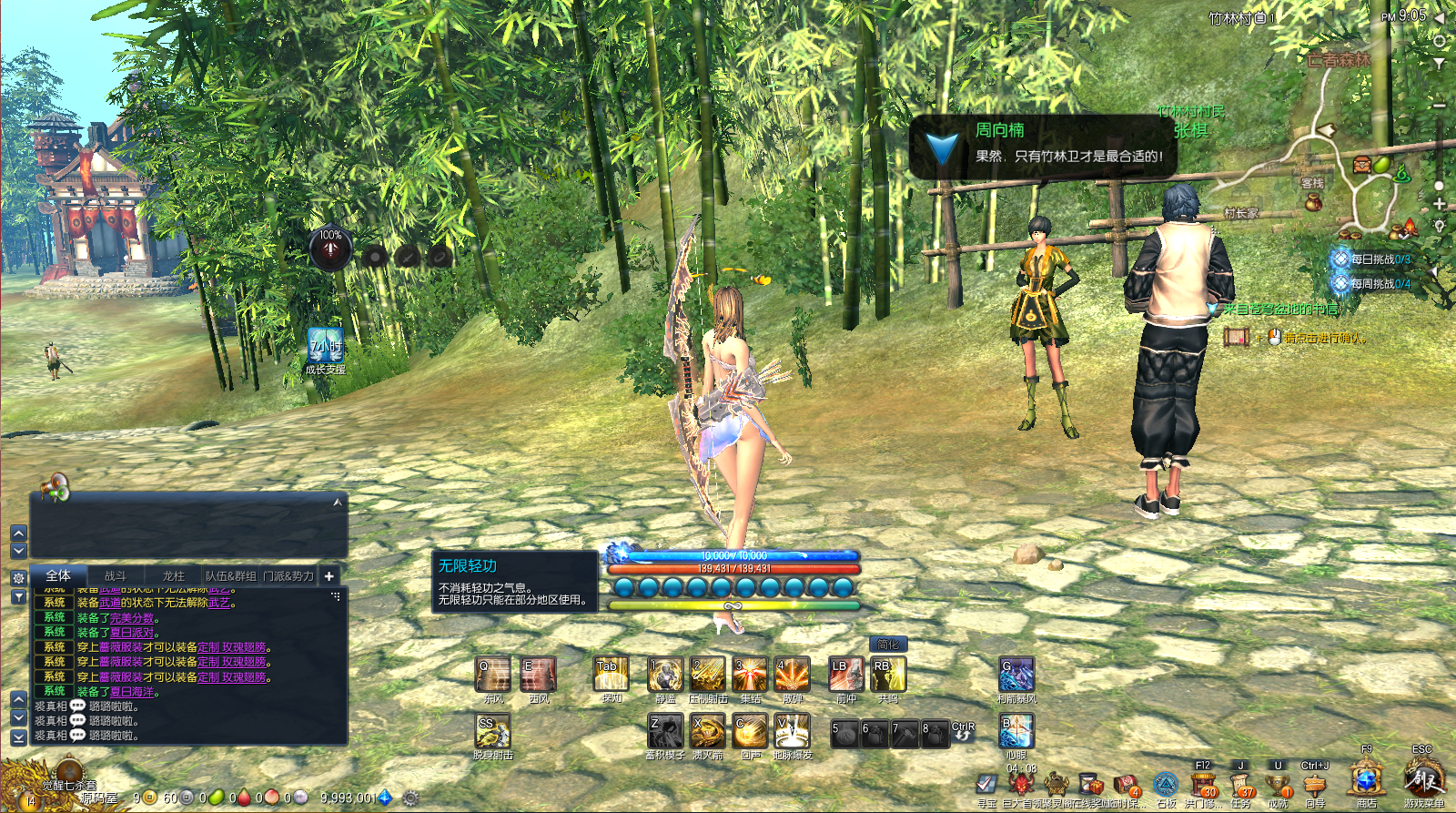Viewport: 1456px width, 813px height.
Task: Activate the 静谧 skill icon
Action: [x=665, y=675]
